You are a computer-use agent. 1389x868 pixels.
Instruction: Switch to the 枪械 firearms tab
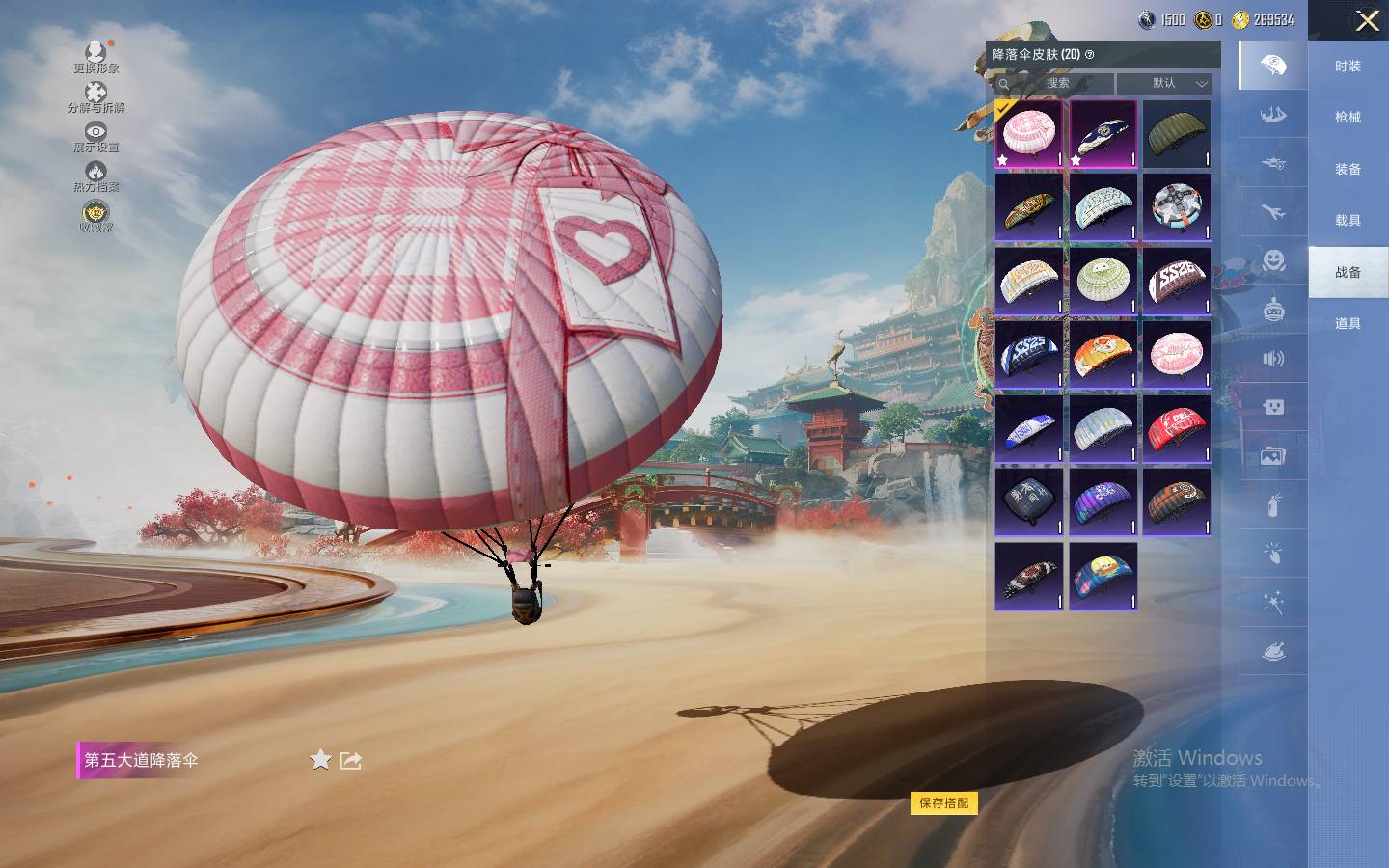coord(1348,117)
